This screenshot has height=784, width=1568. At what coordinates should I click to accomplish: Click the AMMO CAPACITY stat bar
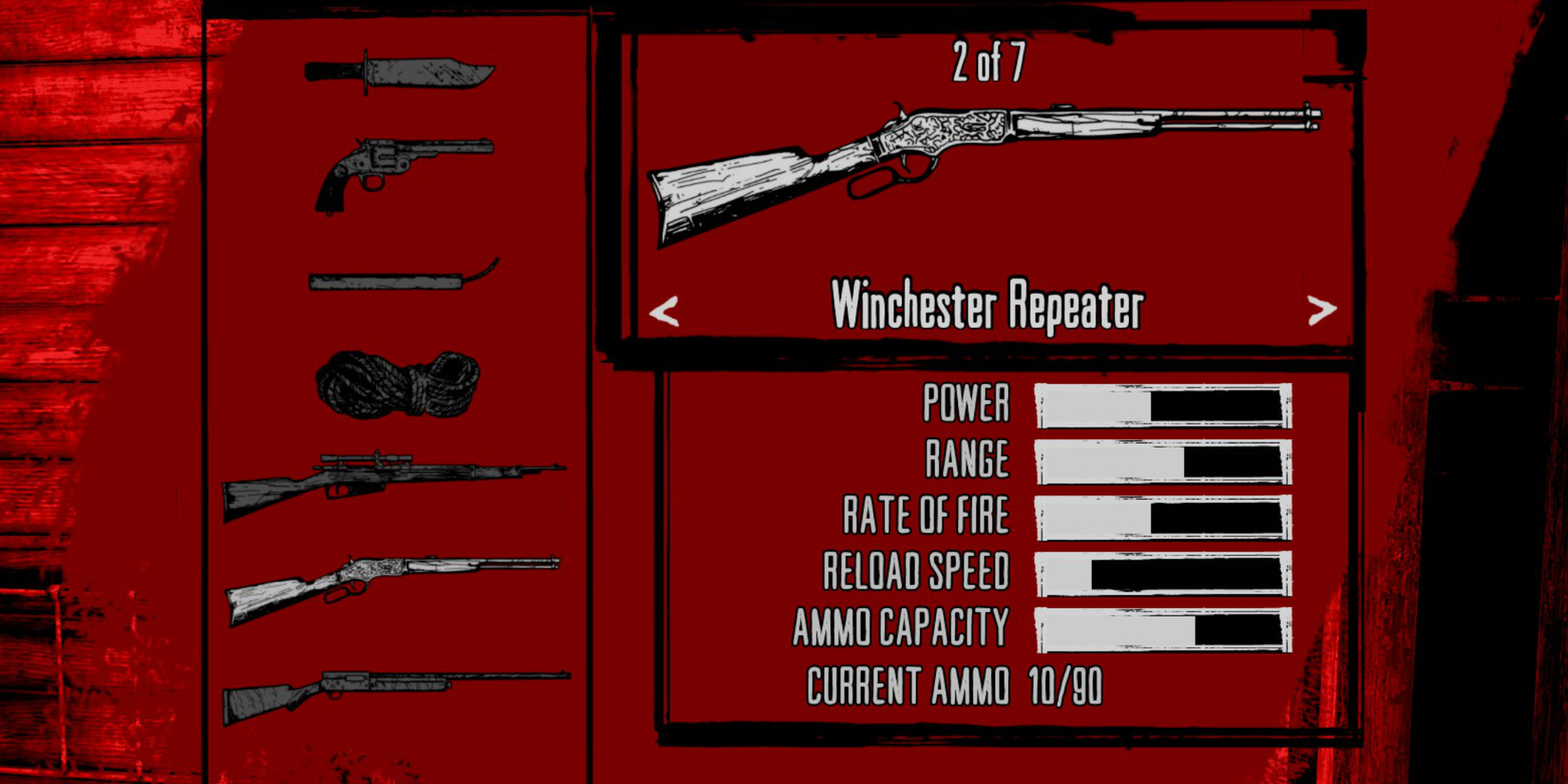[1161, 626]
